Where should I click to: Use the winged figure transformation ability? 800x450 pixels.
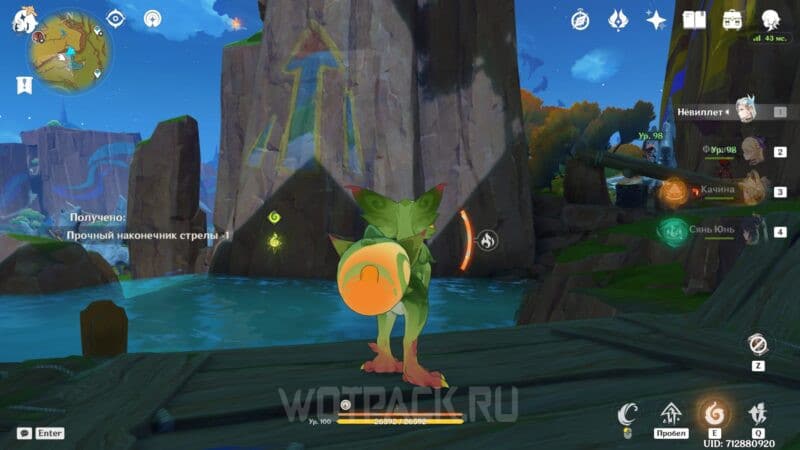tap(757, 413)
